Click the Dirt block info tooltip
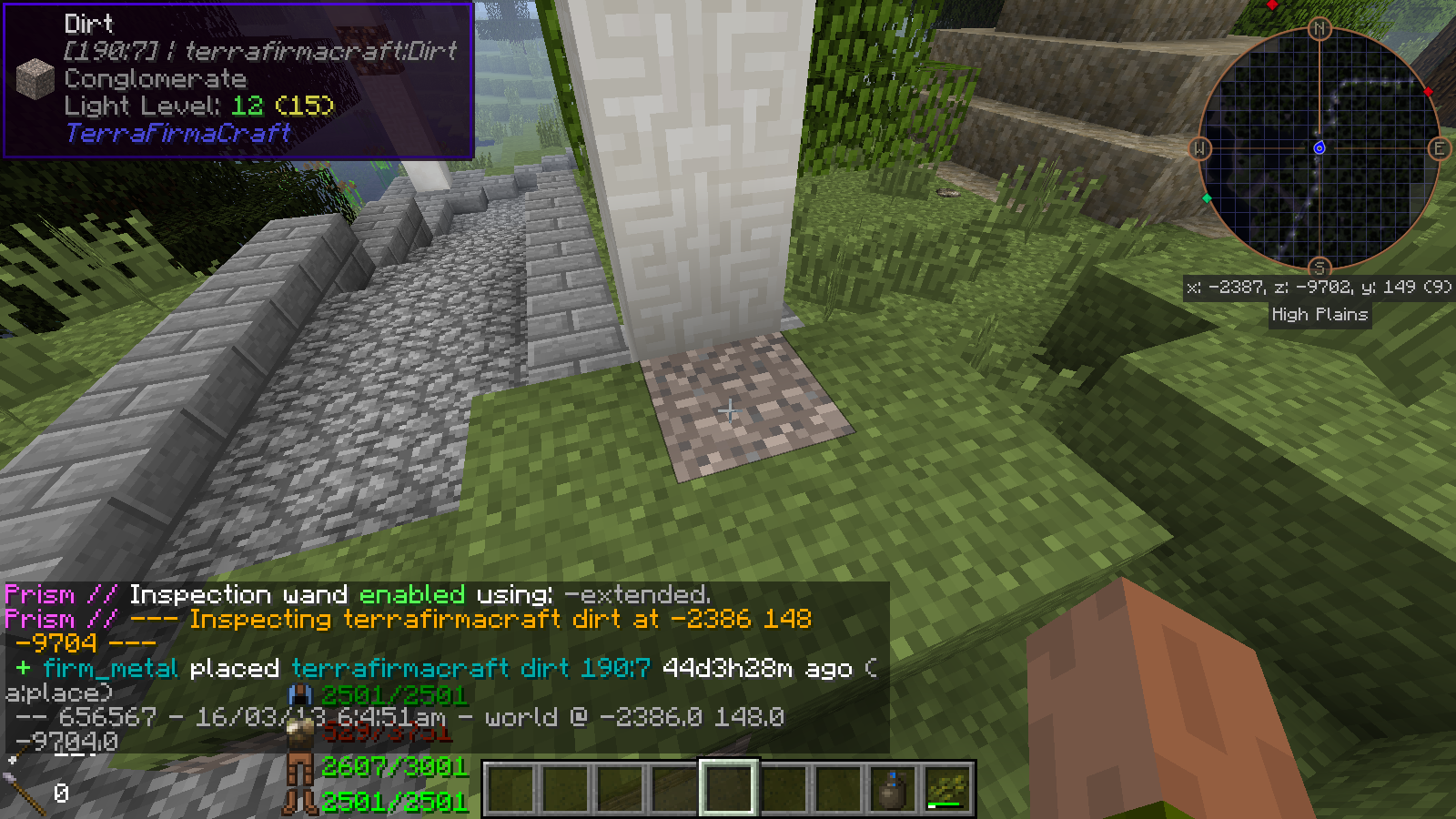Screen dimensions: 1456x819 [x=238, y=80]
